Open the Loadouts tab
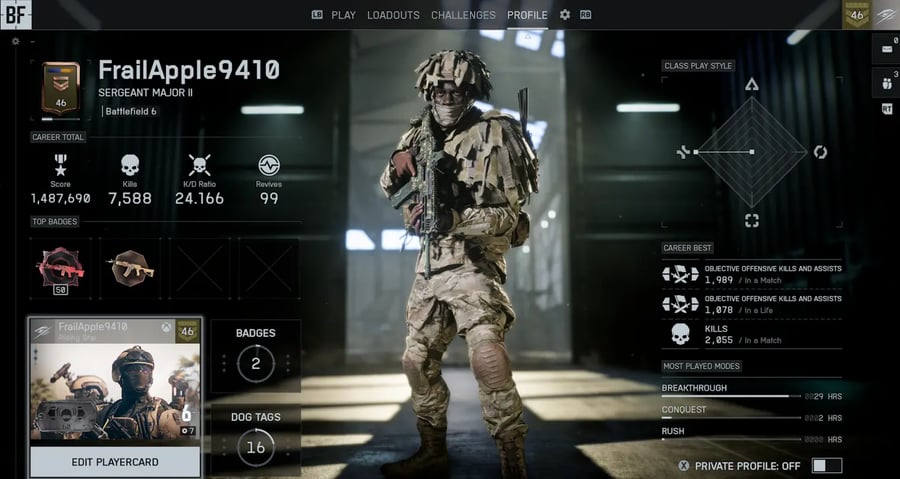The width and height of the screenshot is (900, 479). pyautogui.click(x=393, y=15)
